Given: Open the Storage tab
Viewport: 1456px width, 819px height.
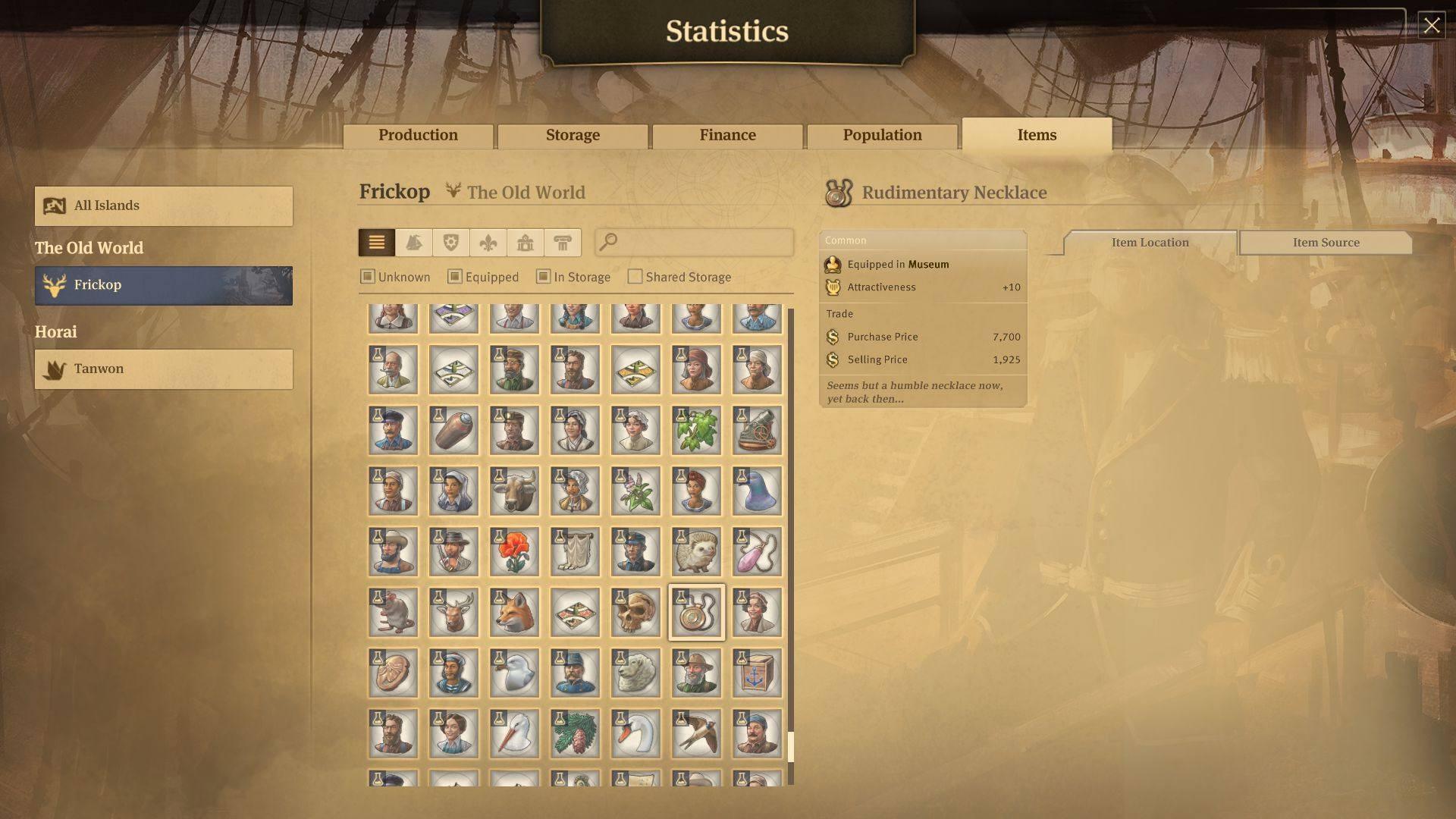Looking at the screenshot, I should coord(573,136).
